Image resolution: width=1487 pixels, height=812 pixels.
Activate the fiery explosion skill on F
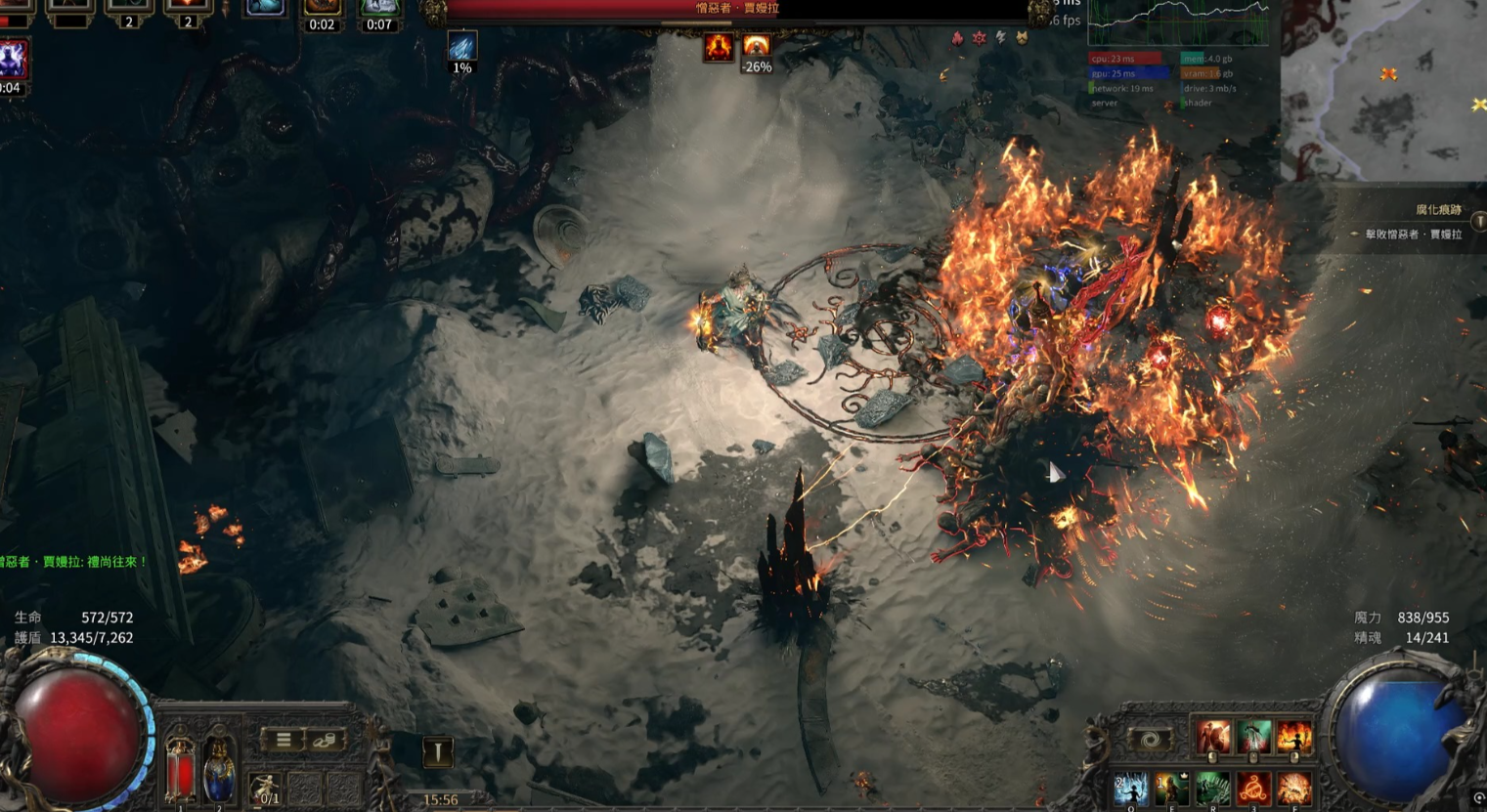pyautogui.click(x=1293, y=789)
